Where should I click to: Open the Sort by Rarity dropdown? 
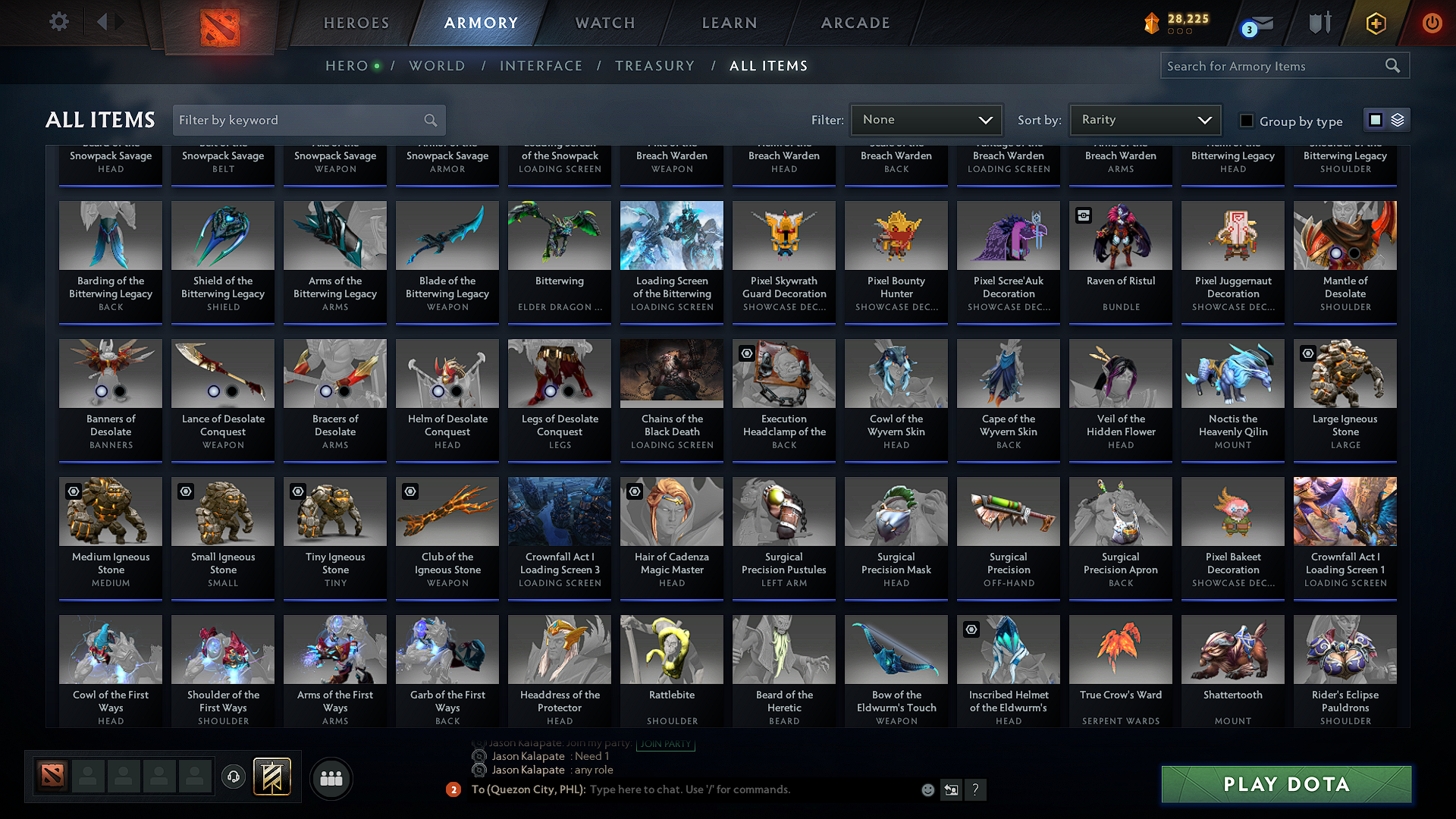(x=1144, y=119)
